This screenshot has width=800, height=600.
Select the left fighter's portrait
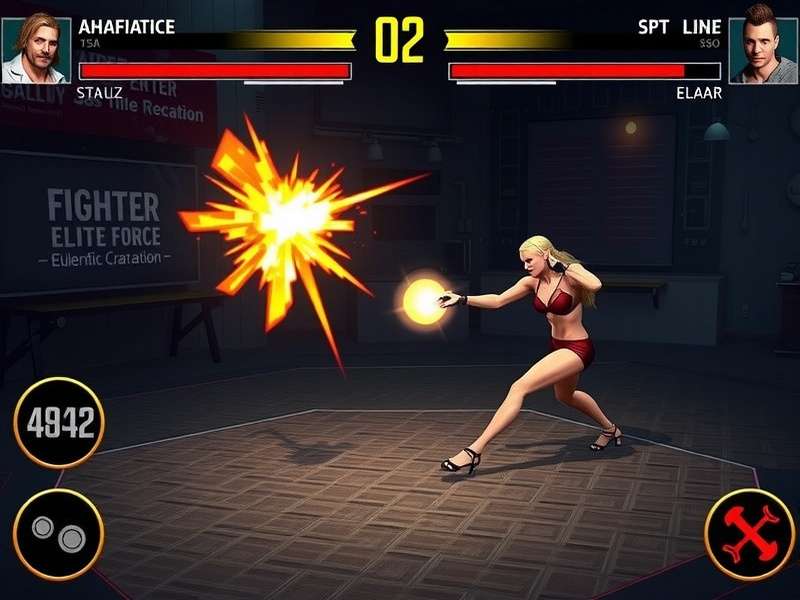pos(35,47)
